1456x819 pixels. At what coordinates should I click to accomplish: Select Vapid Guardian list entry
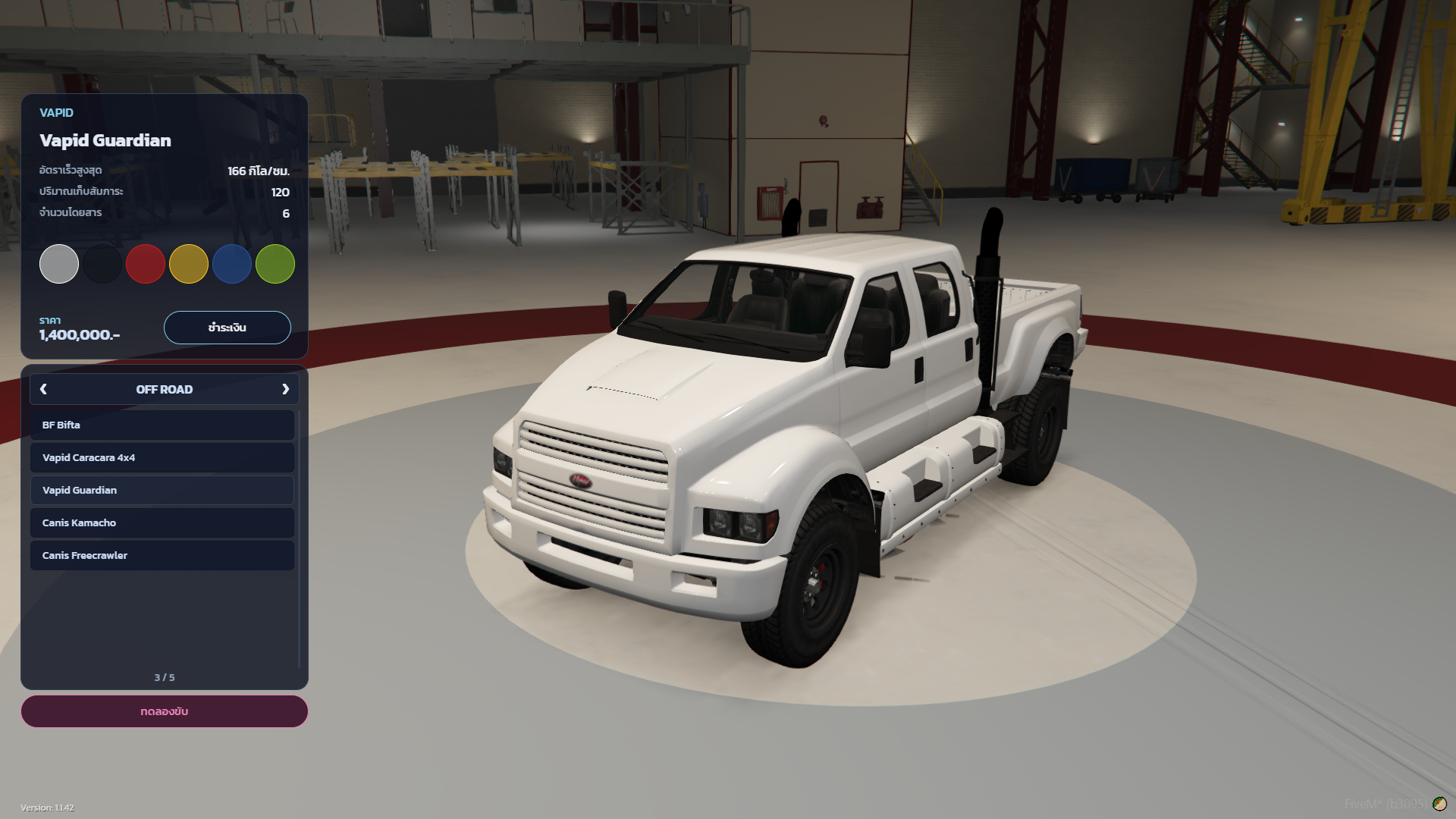(162, 491)
